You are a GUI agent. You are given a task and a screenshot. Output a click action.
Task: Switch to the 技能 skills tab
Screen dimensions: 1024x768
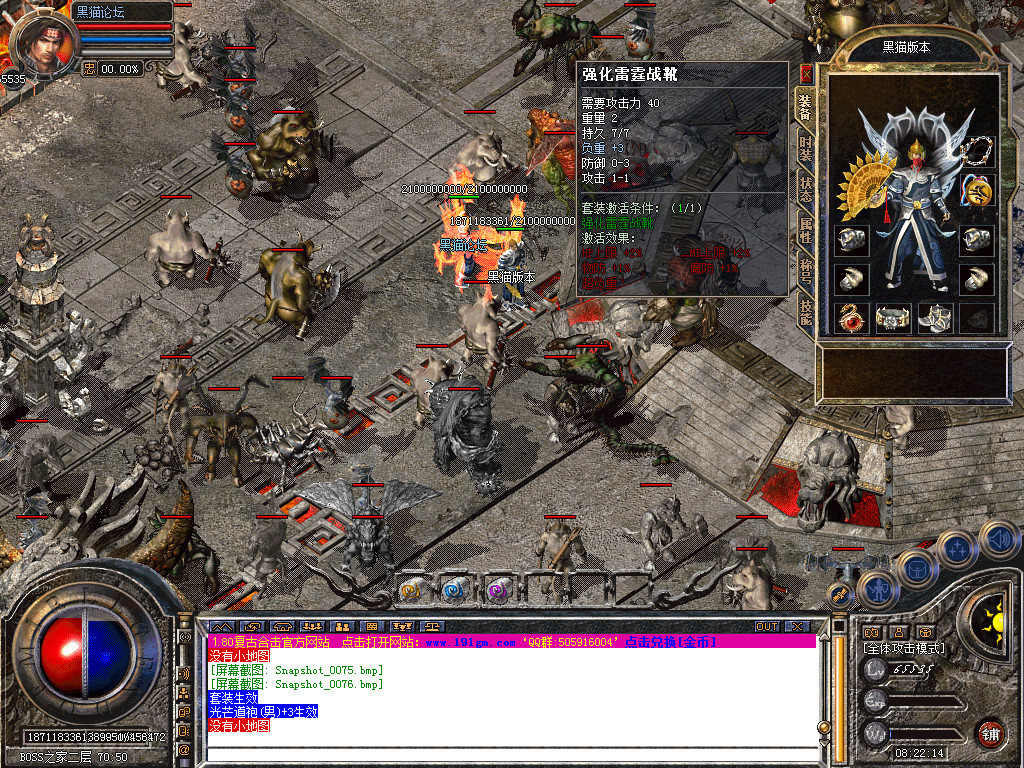[x=805, y=313]
